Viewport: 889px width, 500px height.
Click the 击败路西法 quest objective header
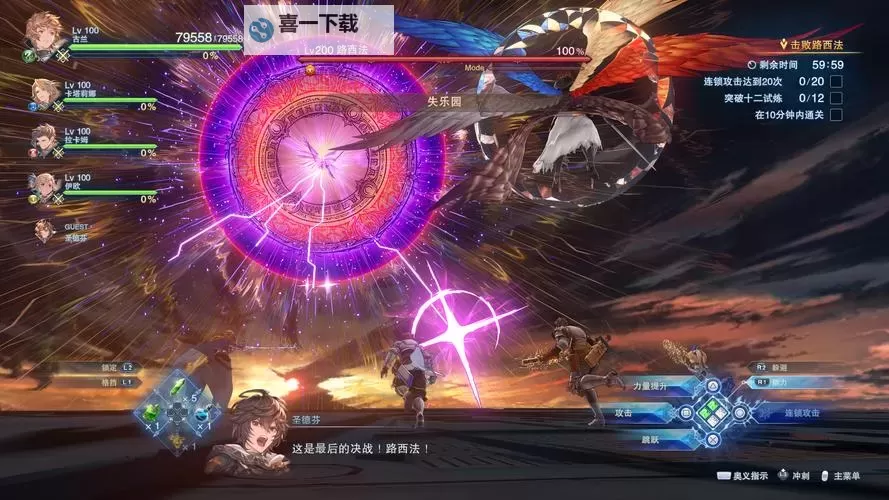810,45
